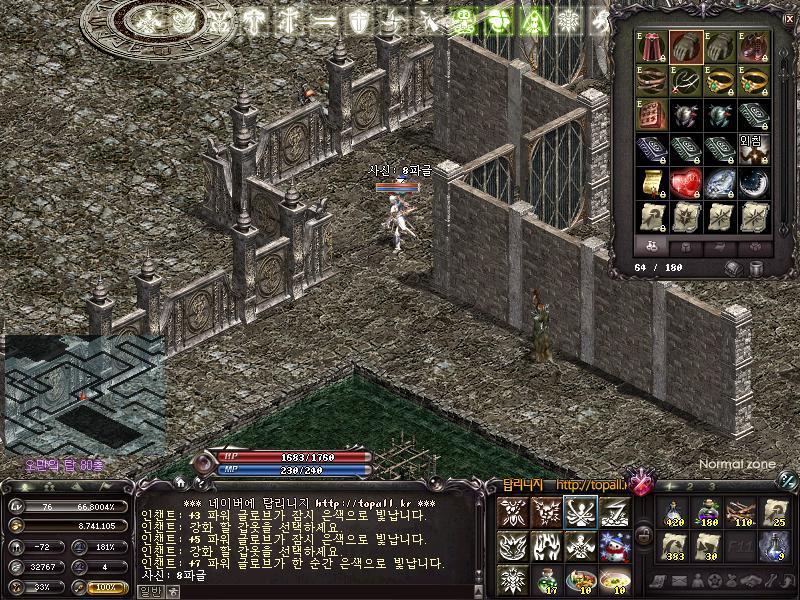The image size is (800, 600).
Task: Select the highlighted power gloves slot
Action: (685, 45)
